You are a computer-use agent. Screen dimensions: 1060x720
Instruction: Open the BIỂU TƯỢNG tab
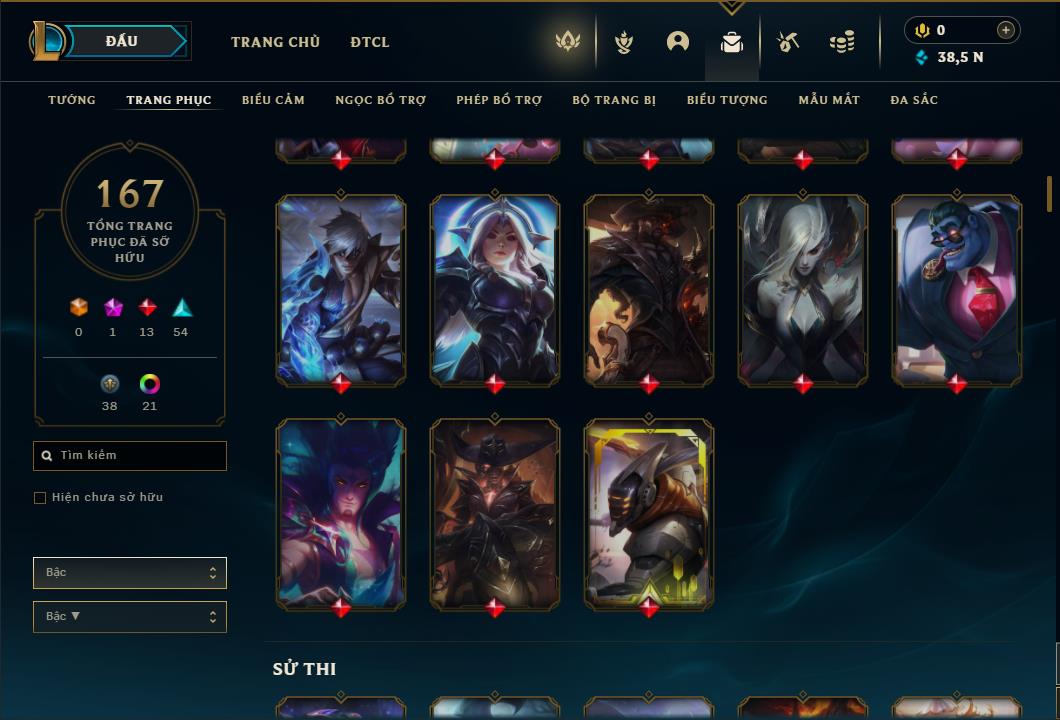[727, 100]
